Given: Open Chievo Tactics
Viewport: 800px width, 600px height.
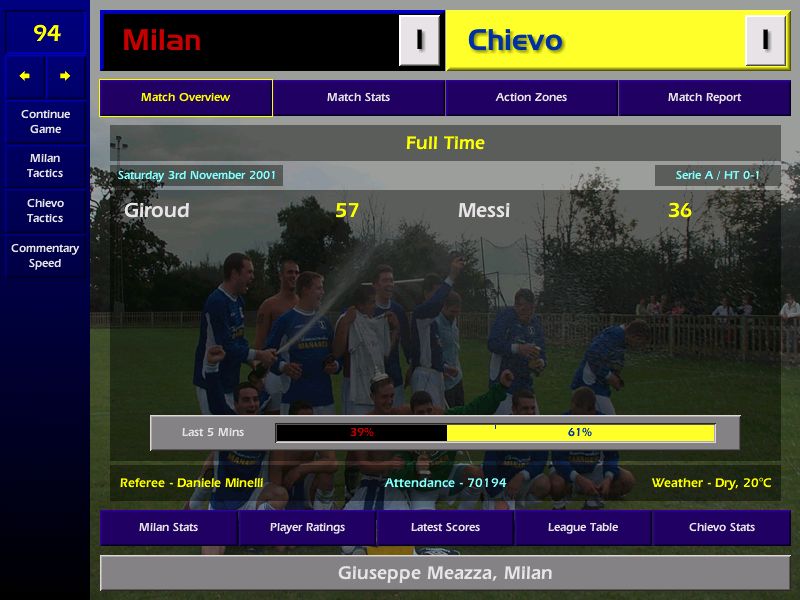Looking at the screenshot, I should click(x=45, y=210).
